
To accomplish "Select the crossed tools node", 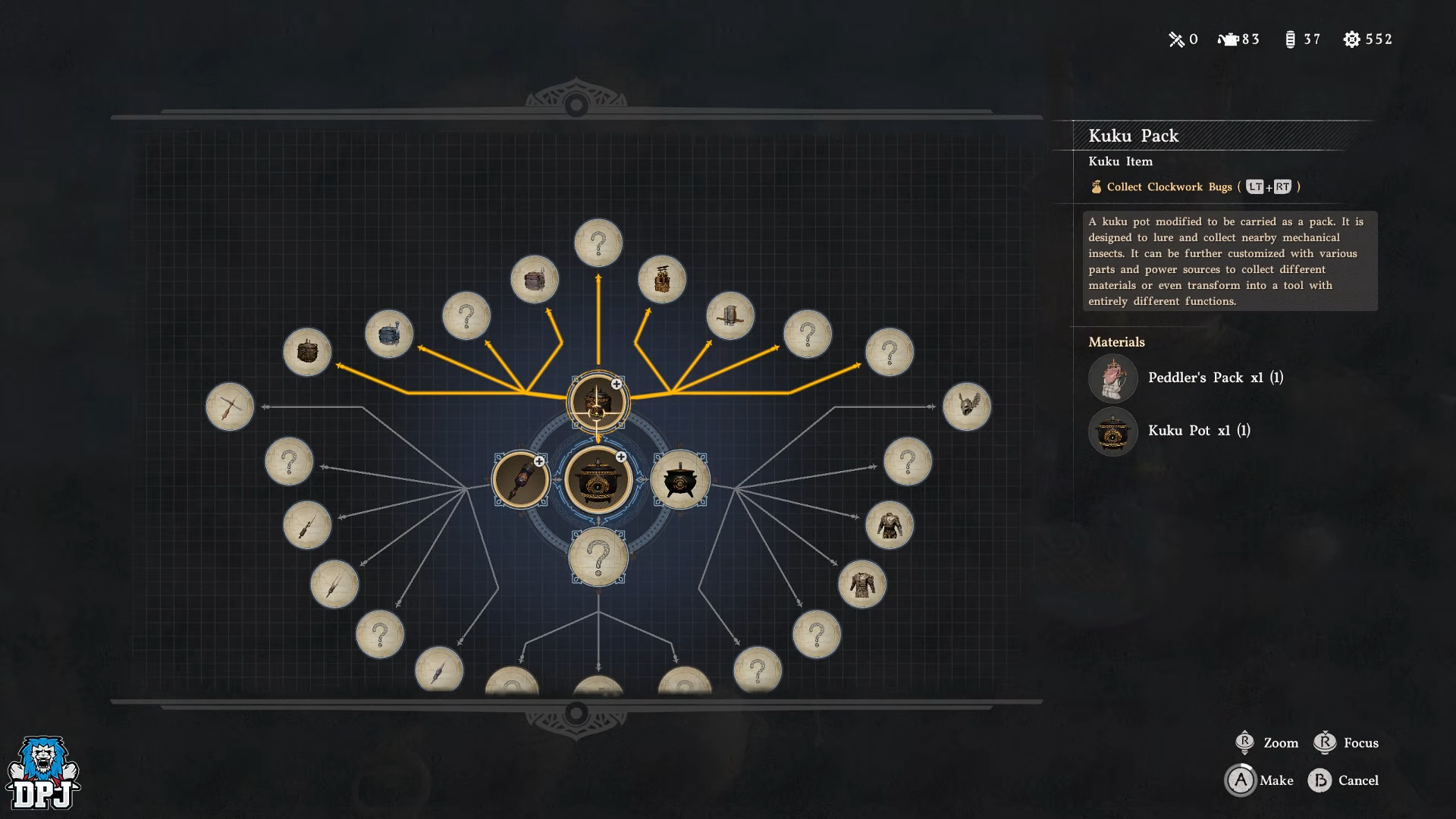I will pos(230,406).
